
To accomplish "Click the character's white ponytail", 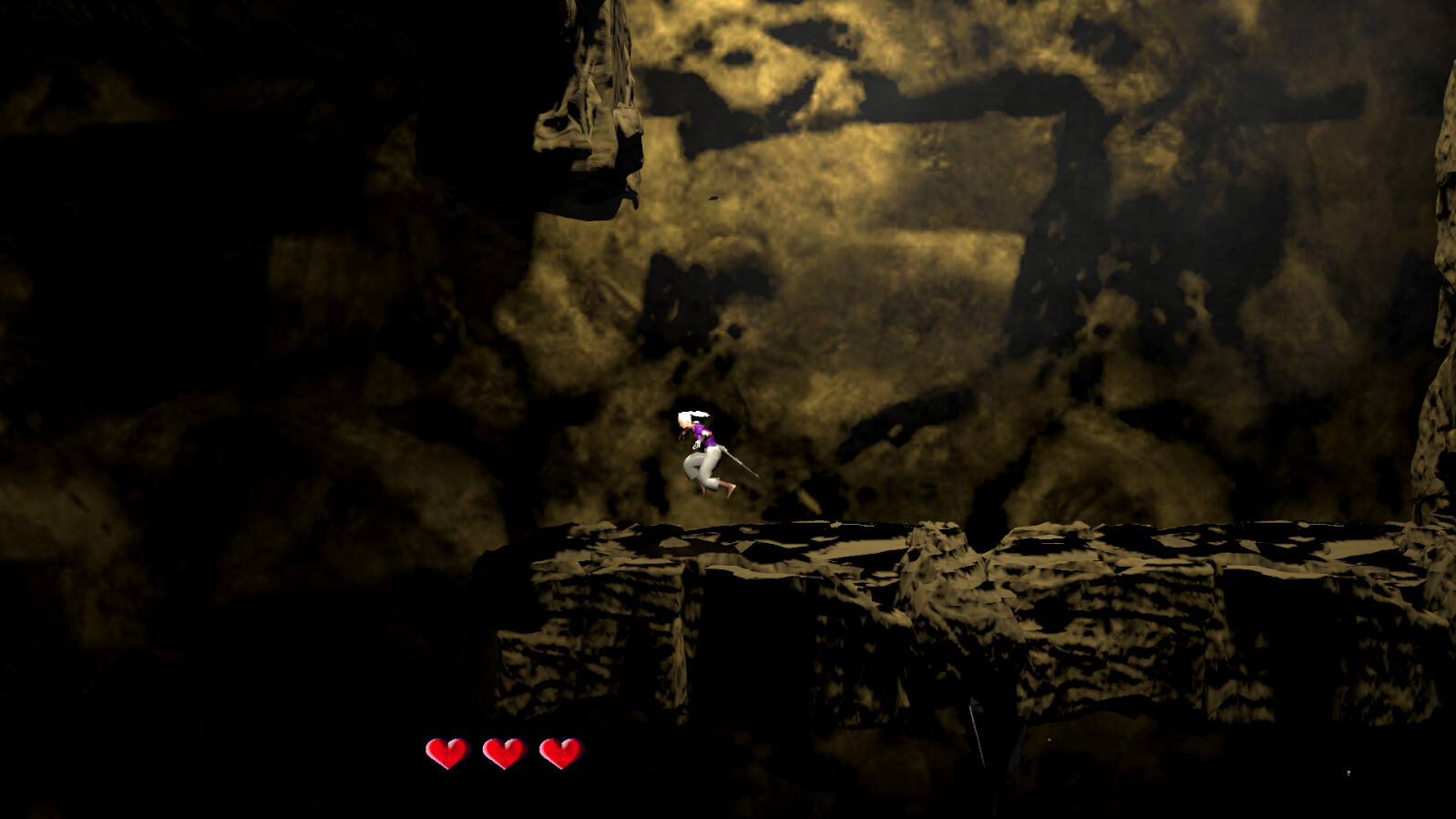I will click(695, 415).
